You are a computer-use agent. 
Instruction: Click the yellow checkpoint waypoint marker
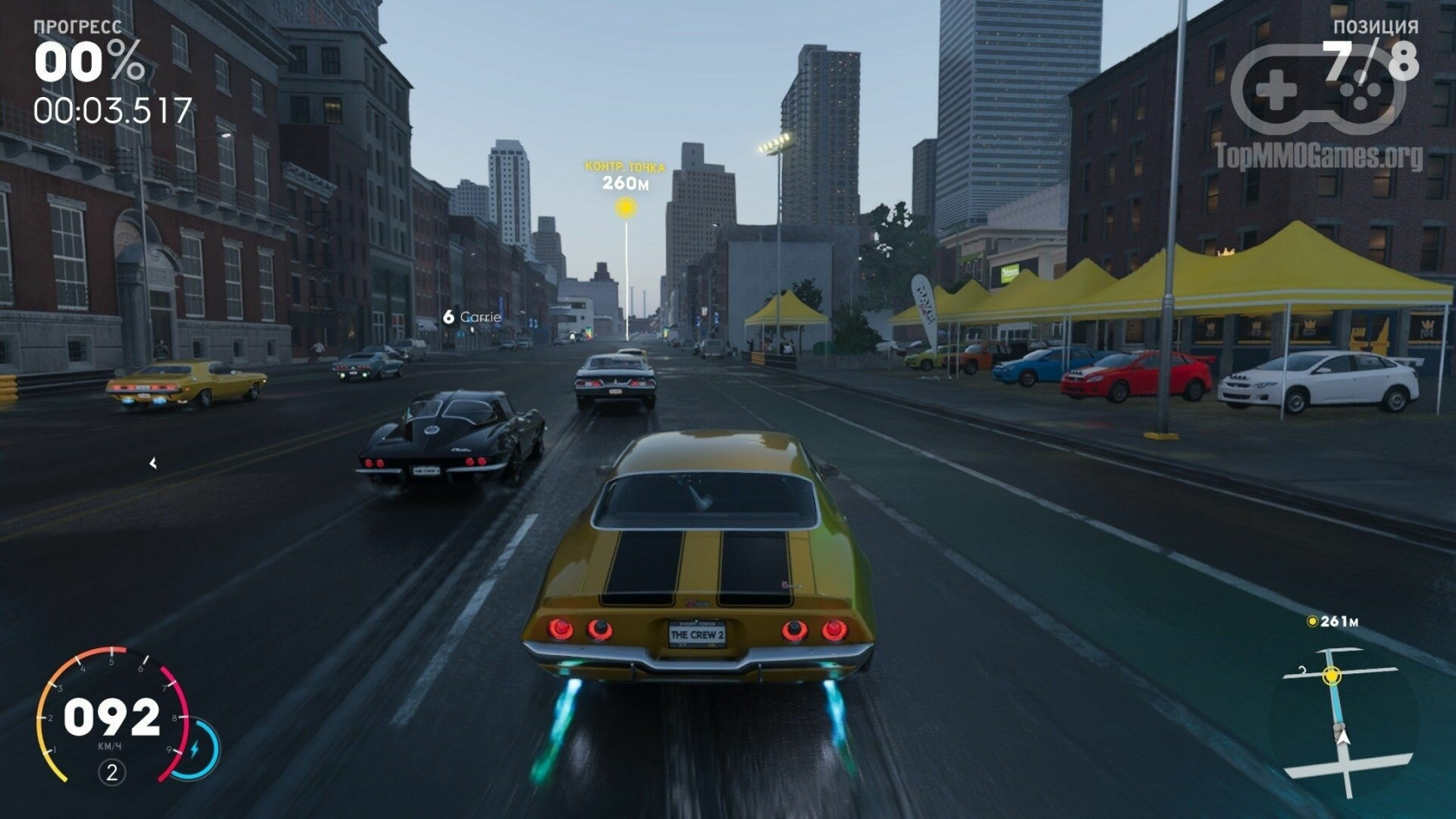(x=625, y=207)
